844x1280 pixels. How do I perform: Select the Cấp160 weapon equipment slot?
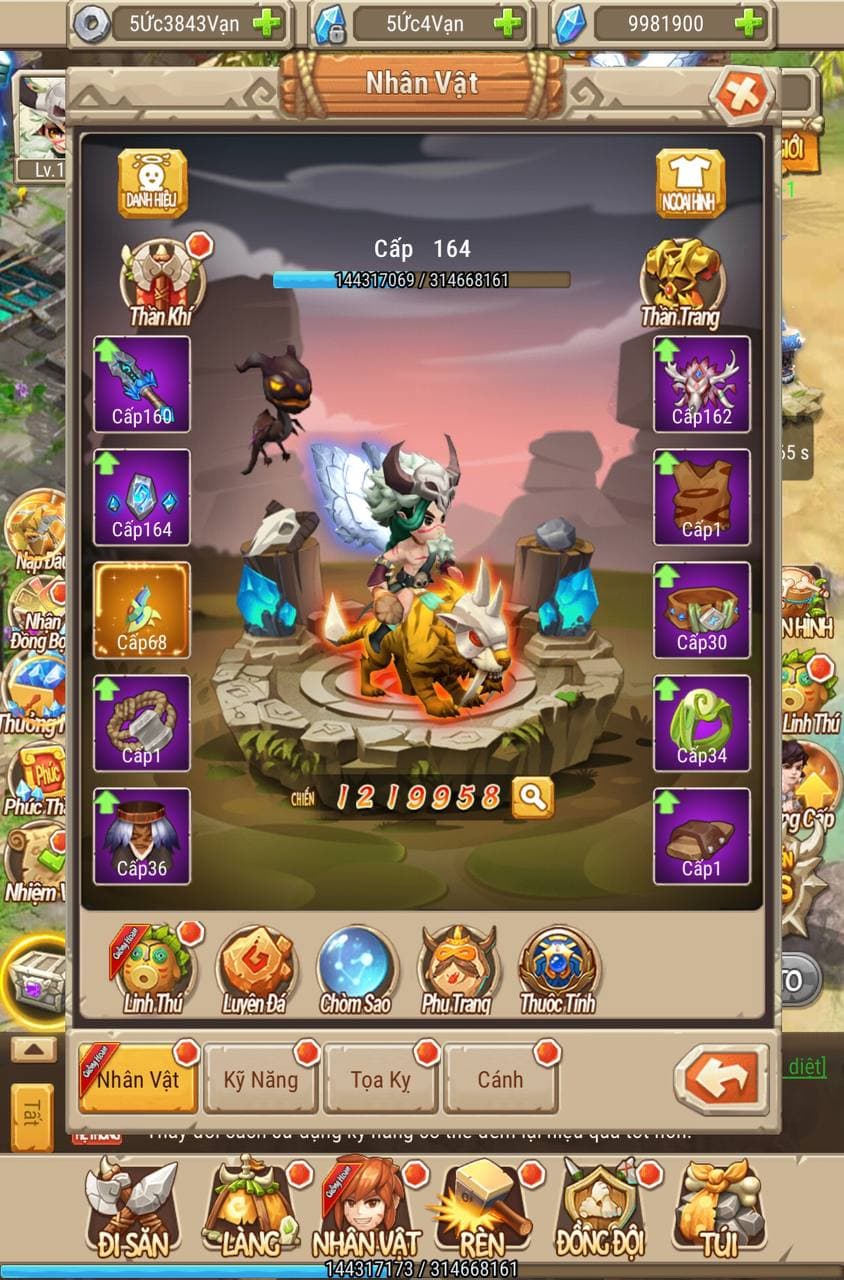[x=142, y=384]
